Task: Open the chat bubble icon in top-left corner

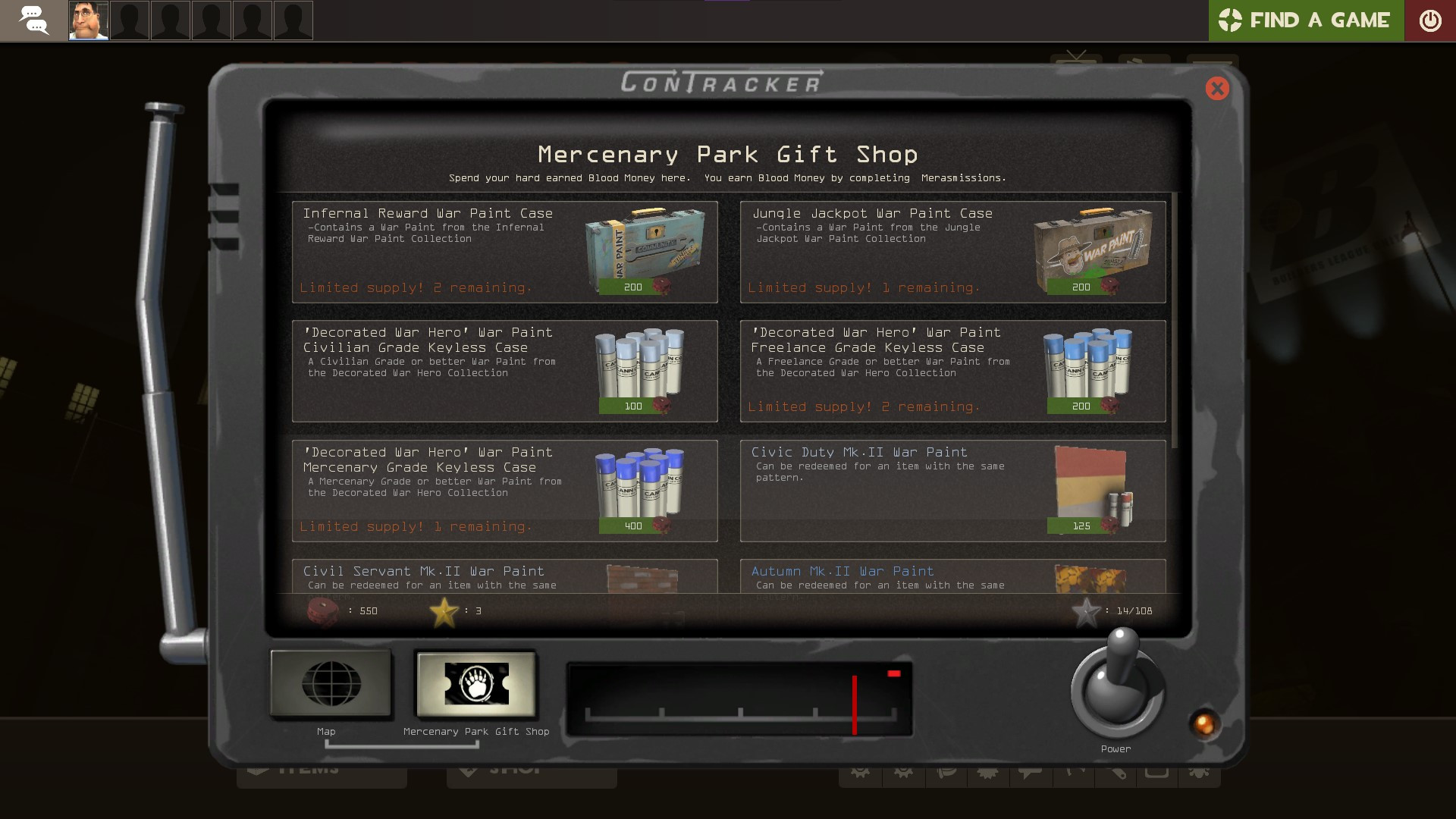Action: pos(34,20)
